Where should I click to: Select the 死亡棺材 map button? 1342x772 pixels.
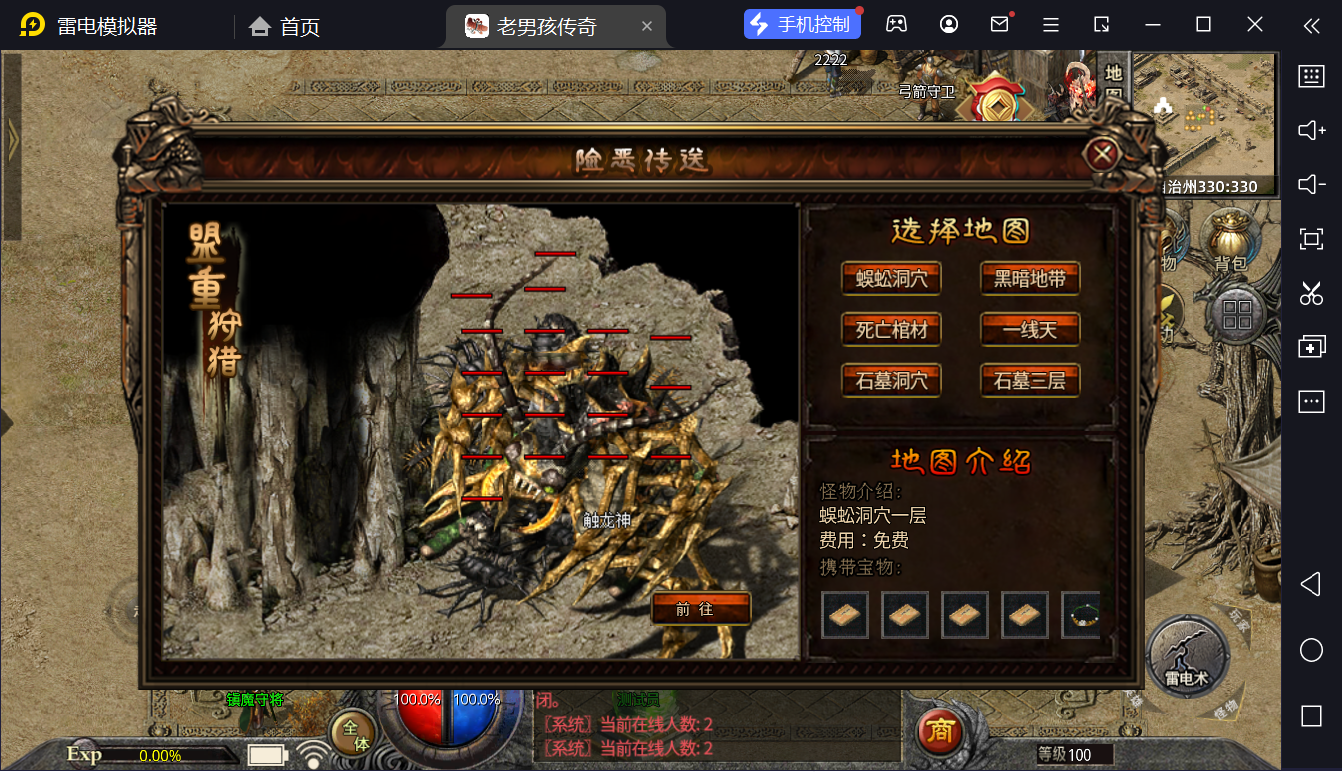click(891, 329)
